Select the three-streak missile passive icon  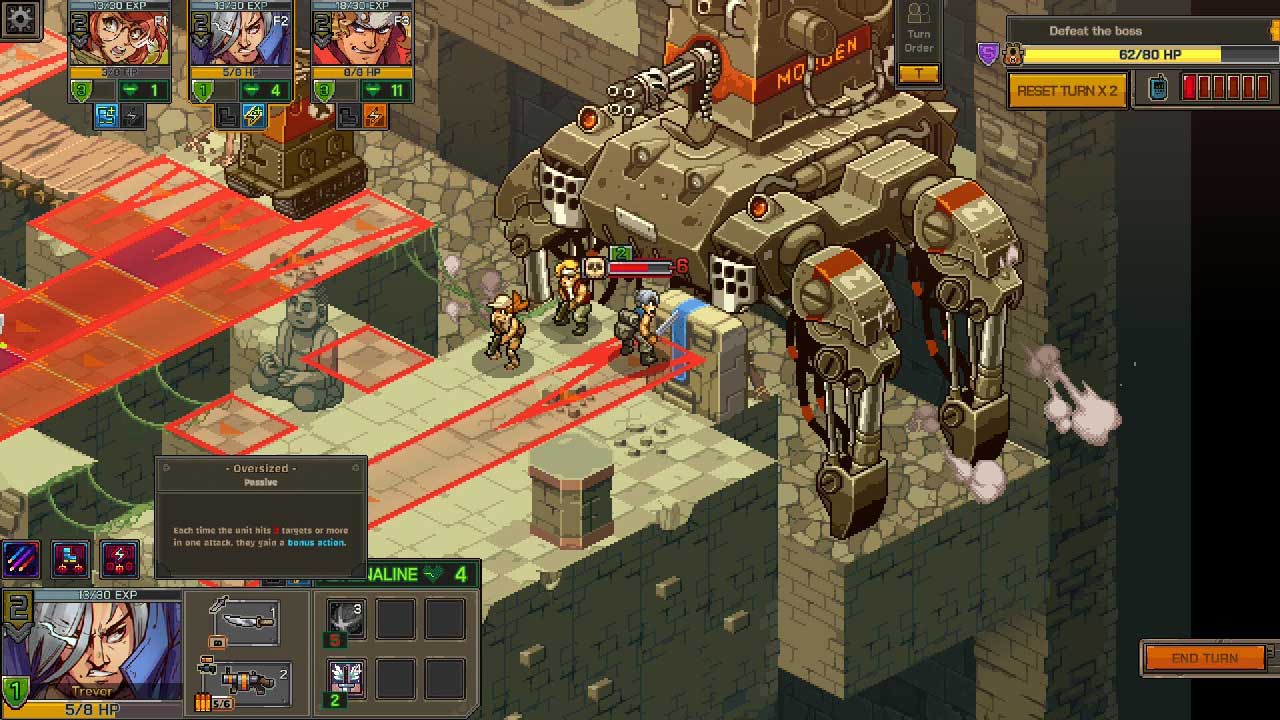click(21, 558)
